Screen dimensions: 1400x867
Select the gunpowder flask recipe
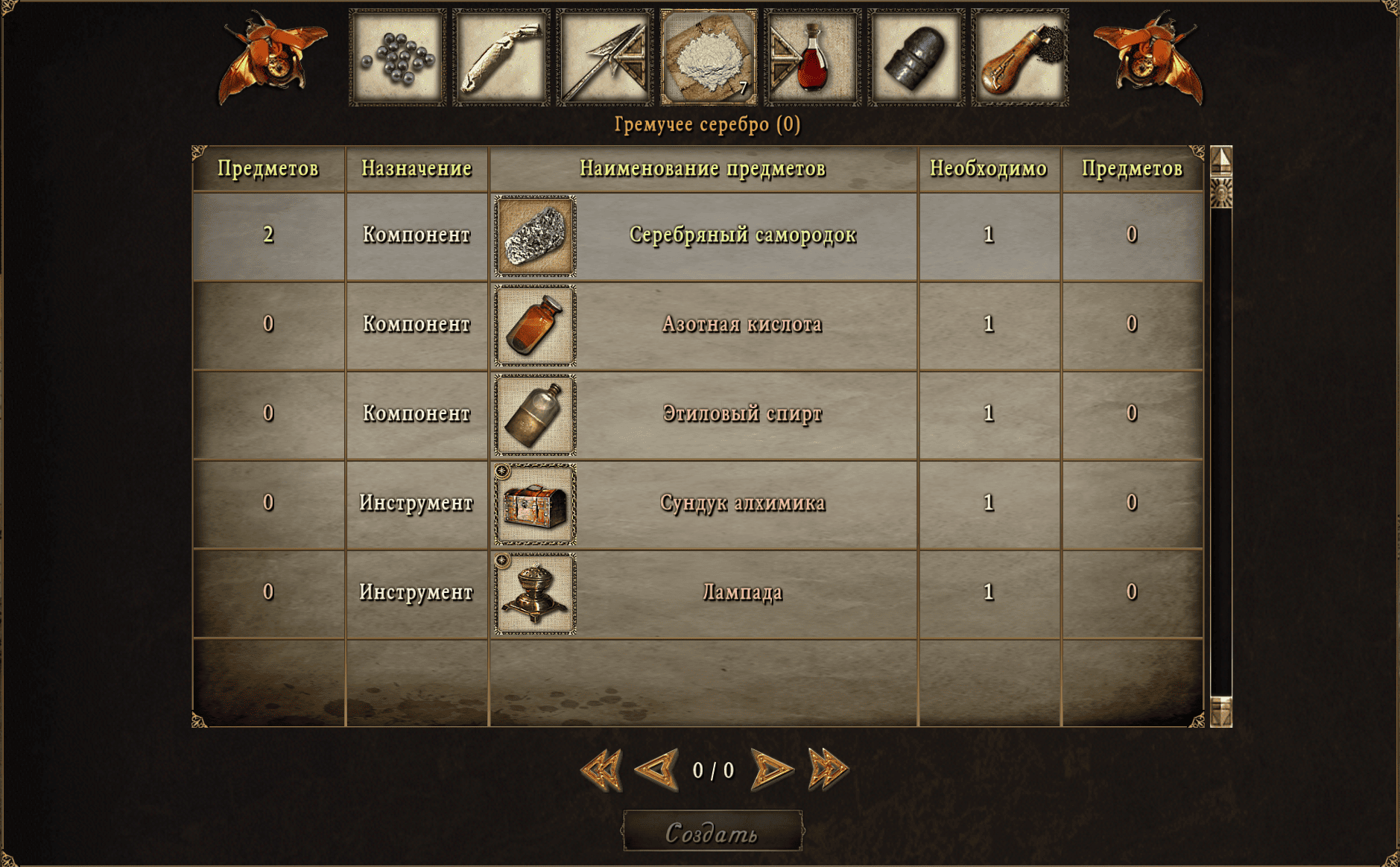(x=1019, y=57)
